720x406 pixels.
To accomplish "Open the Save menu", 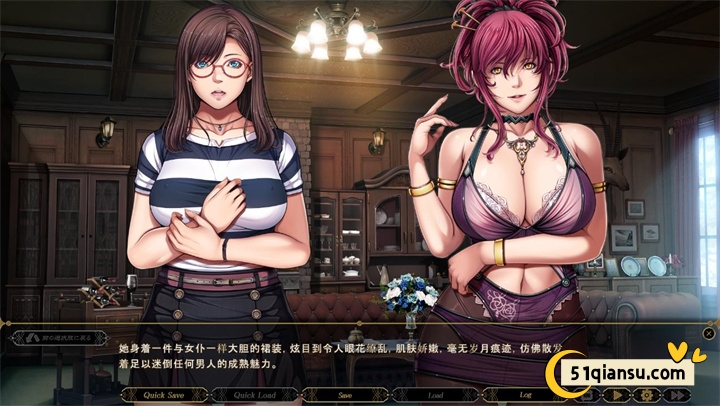I will click(344, 395).
